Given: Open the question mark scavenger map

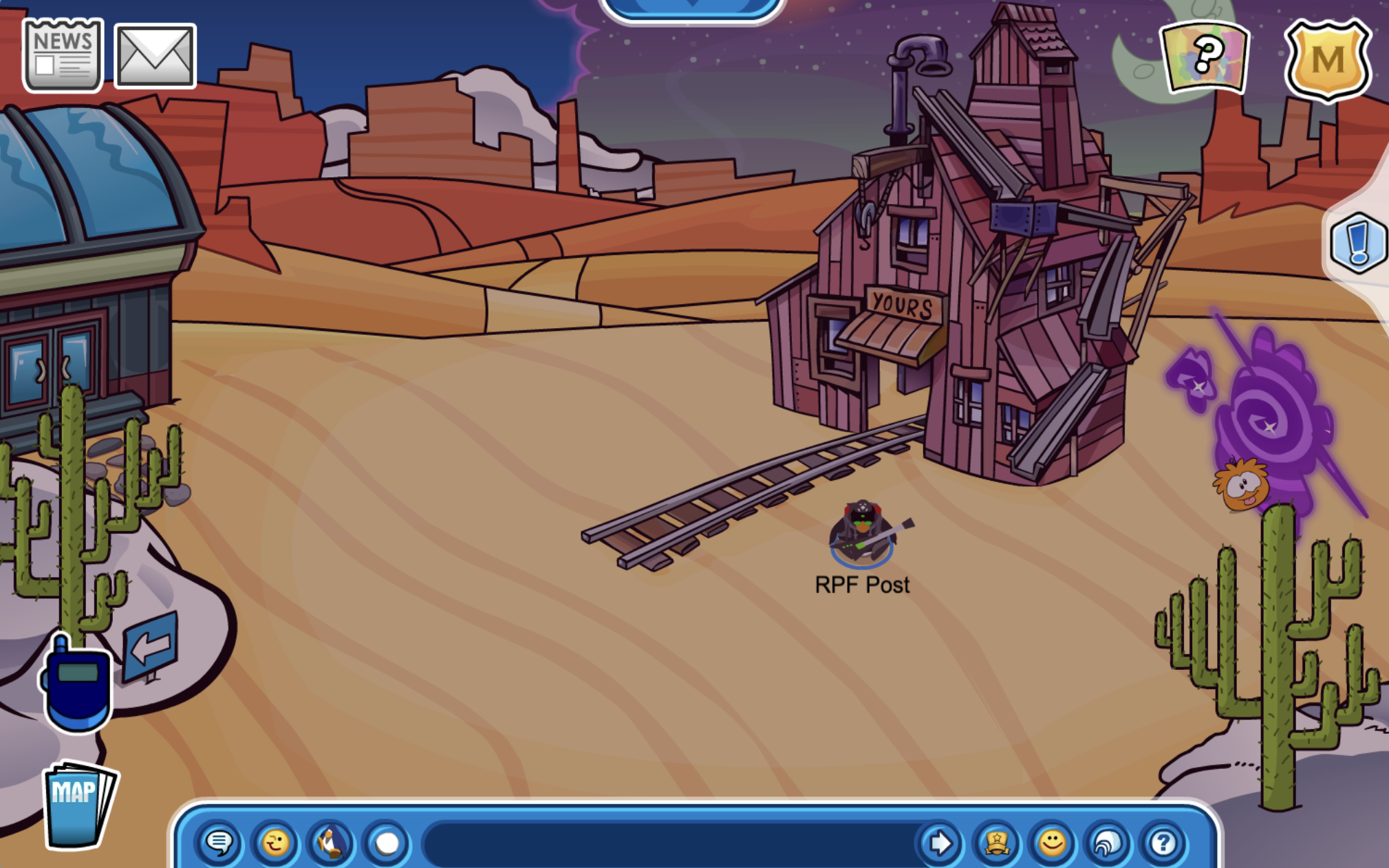Looking at the screenshot, I should (1205, 56).
